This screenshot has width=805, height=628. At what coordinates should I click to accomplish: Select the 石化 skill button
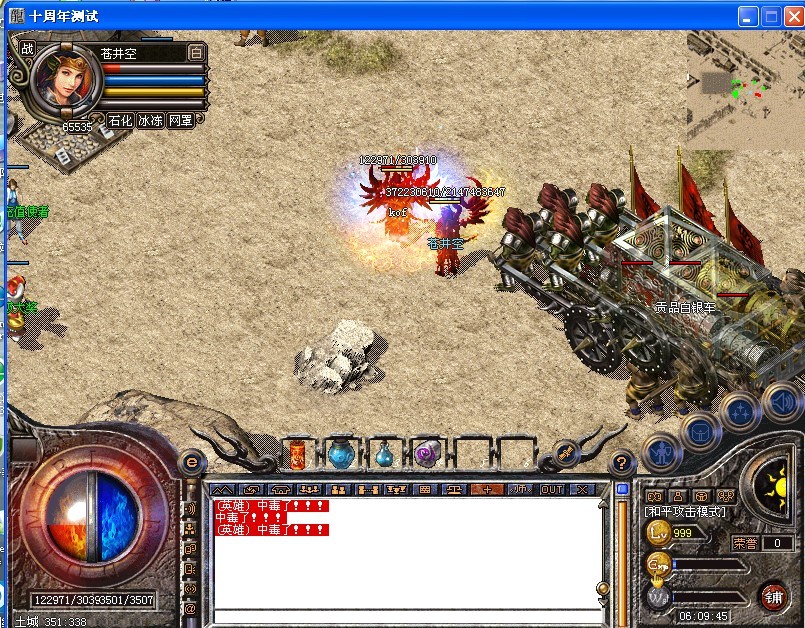pyautogui.click(x=120, y=120)
